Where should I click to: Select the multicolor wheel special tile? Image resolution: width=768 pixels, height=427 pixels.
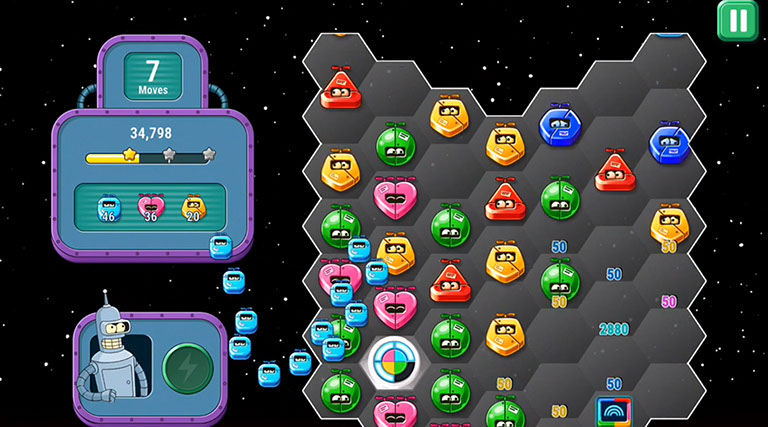pyautogui.click(x=395, y=364)
